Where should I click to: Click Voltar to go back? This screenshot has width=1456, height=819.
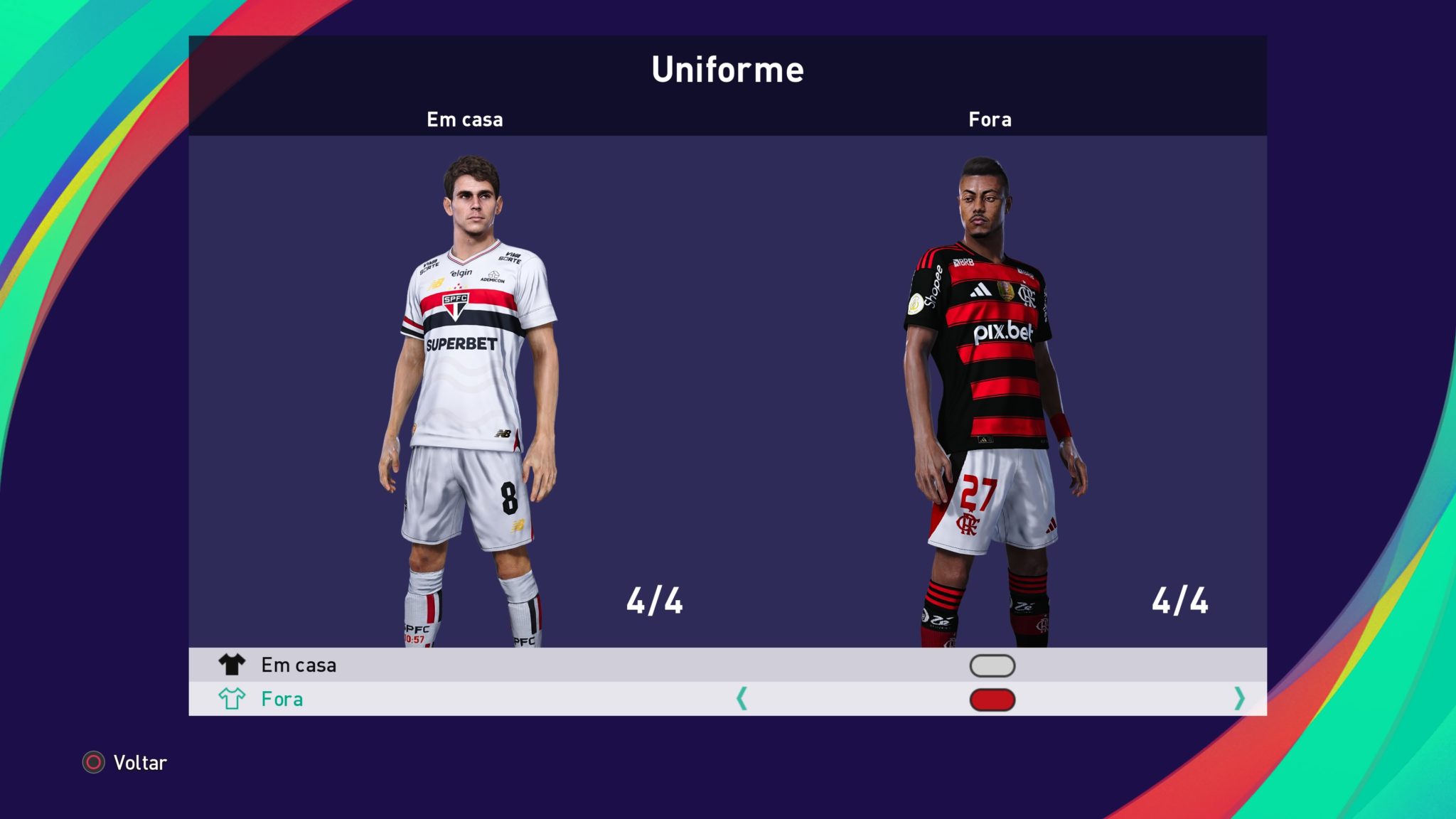[139, 763]
